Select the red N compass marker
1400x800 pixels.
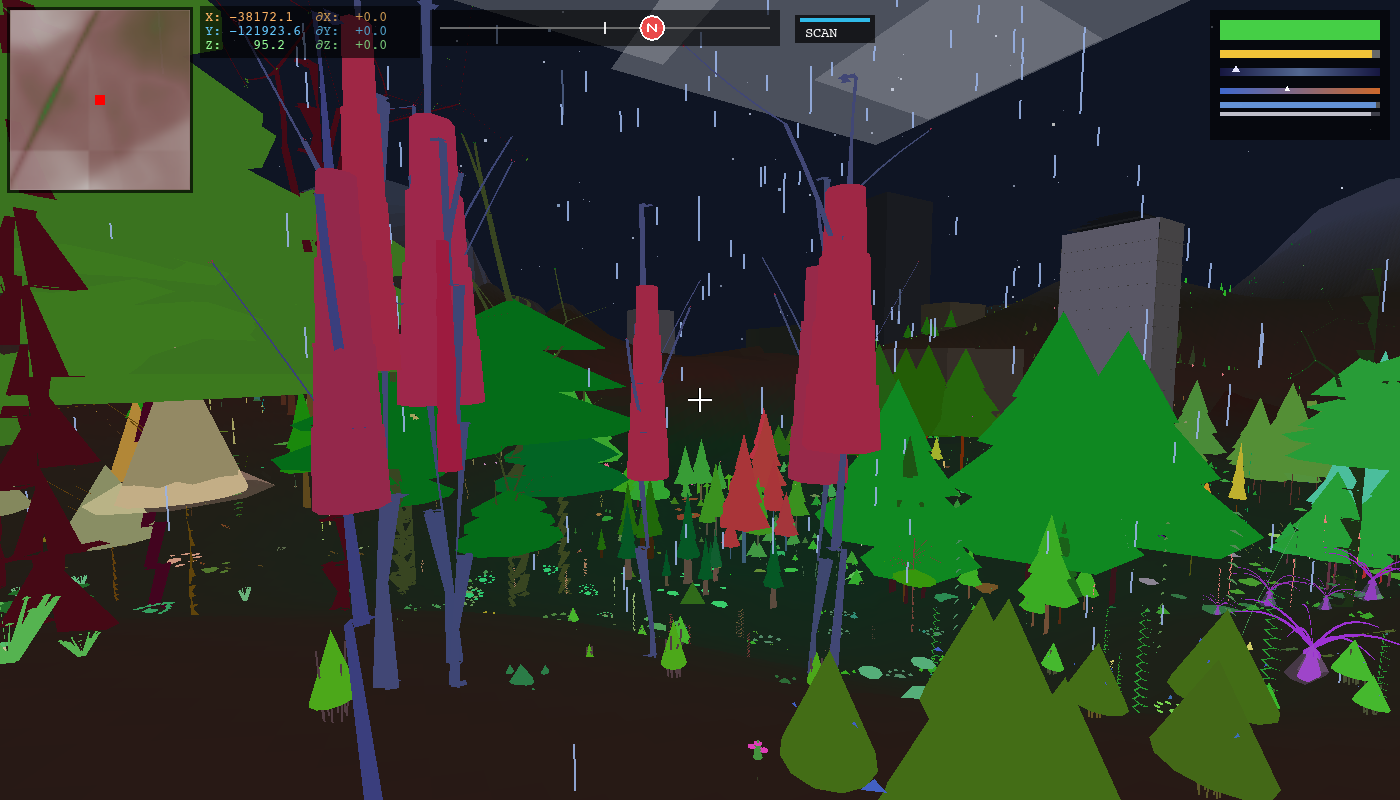point(652,28)
